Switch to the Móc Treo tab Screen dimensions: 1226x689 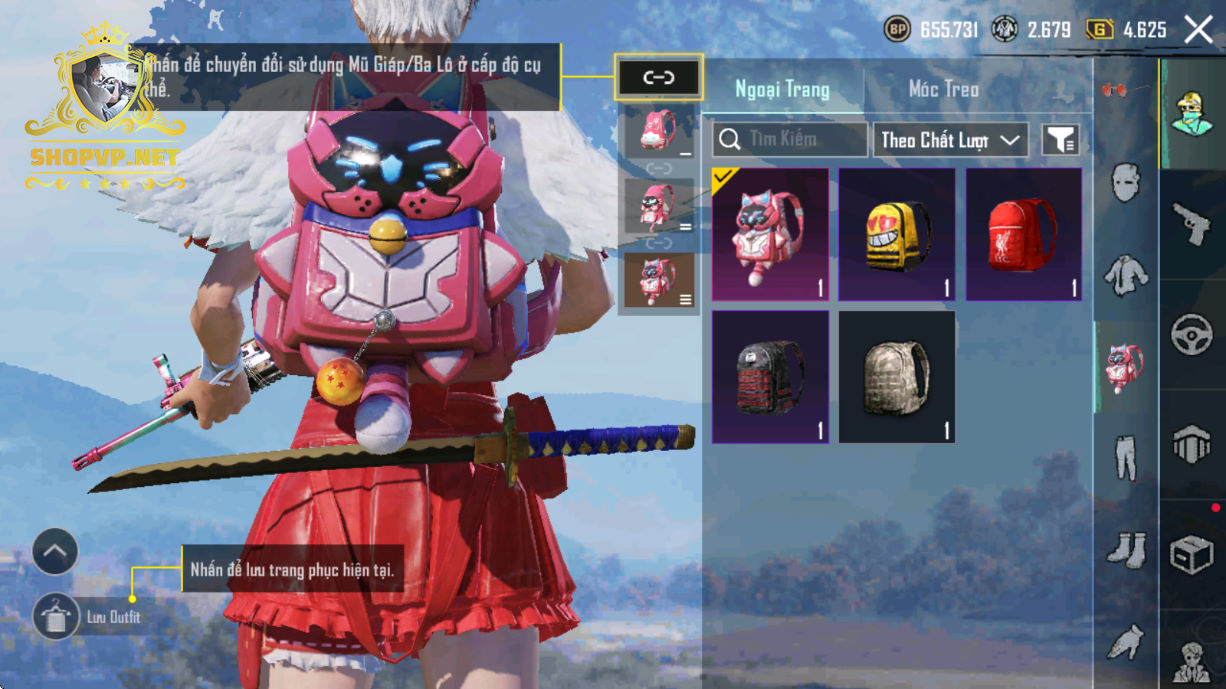coord(943,89)
